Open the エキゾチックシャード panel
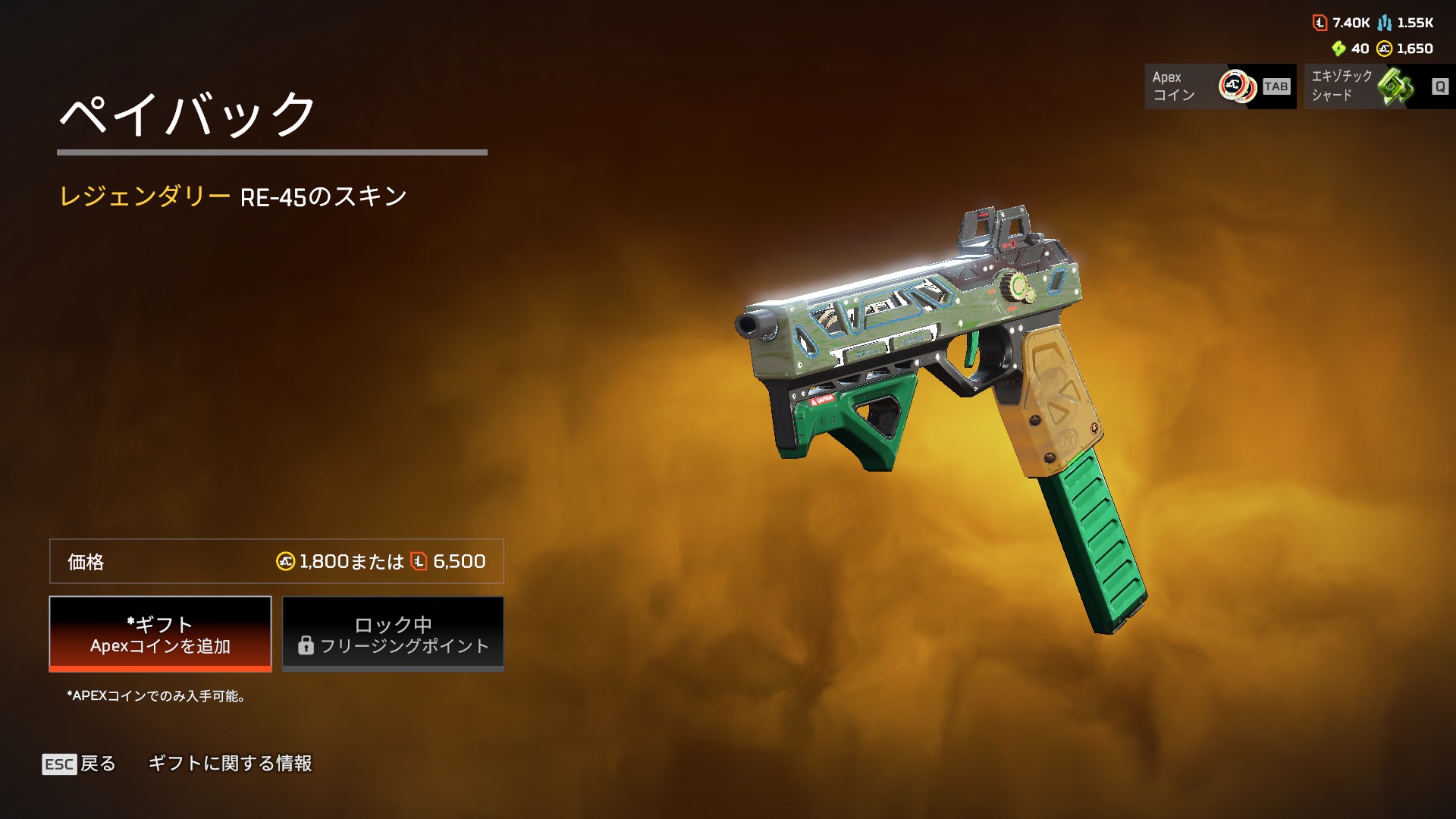Screen dimensions: 1456x819 point(1379,86)
